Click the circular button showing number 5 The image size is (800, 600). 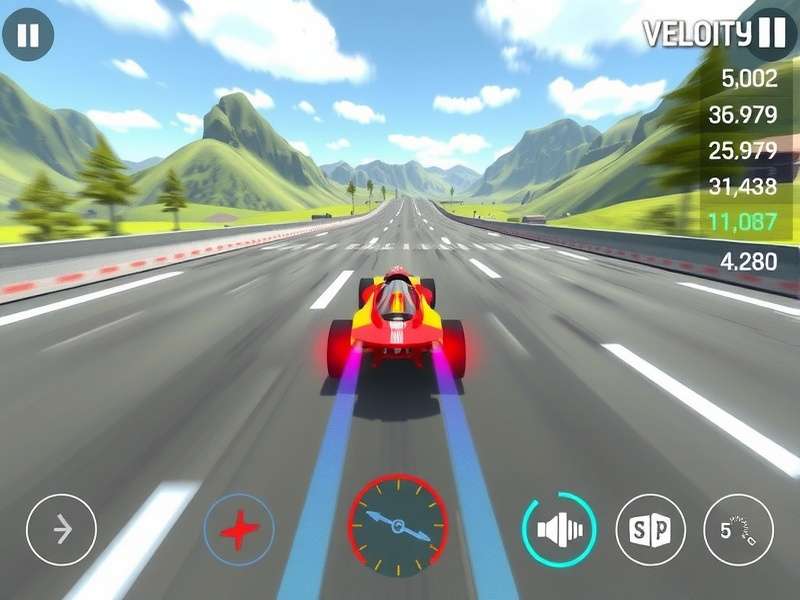click(739, 529)
